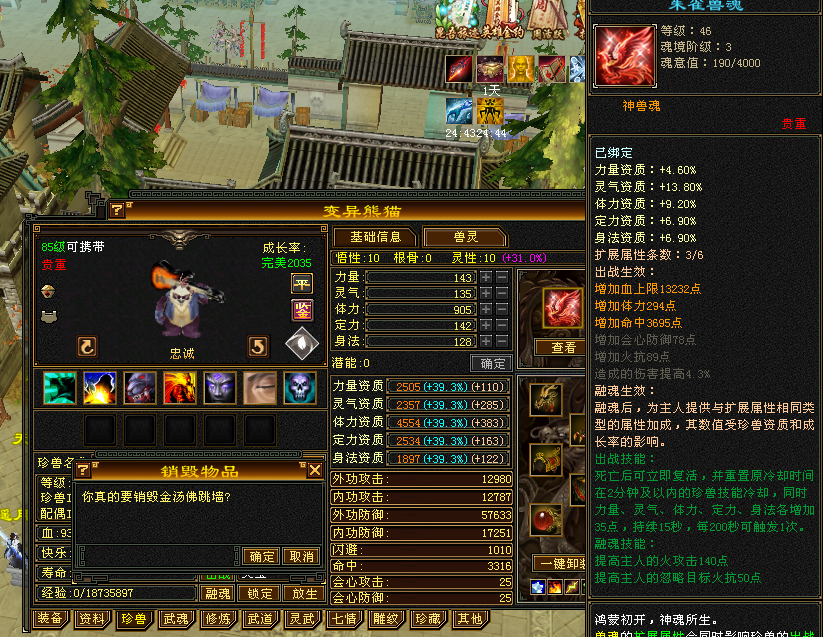
Task: Rotate the pet model left
Action: click(x=88, y=346)
